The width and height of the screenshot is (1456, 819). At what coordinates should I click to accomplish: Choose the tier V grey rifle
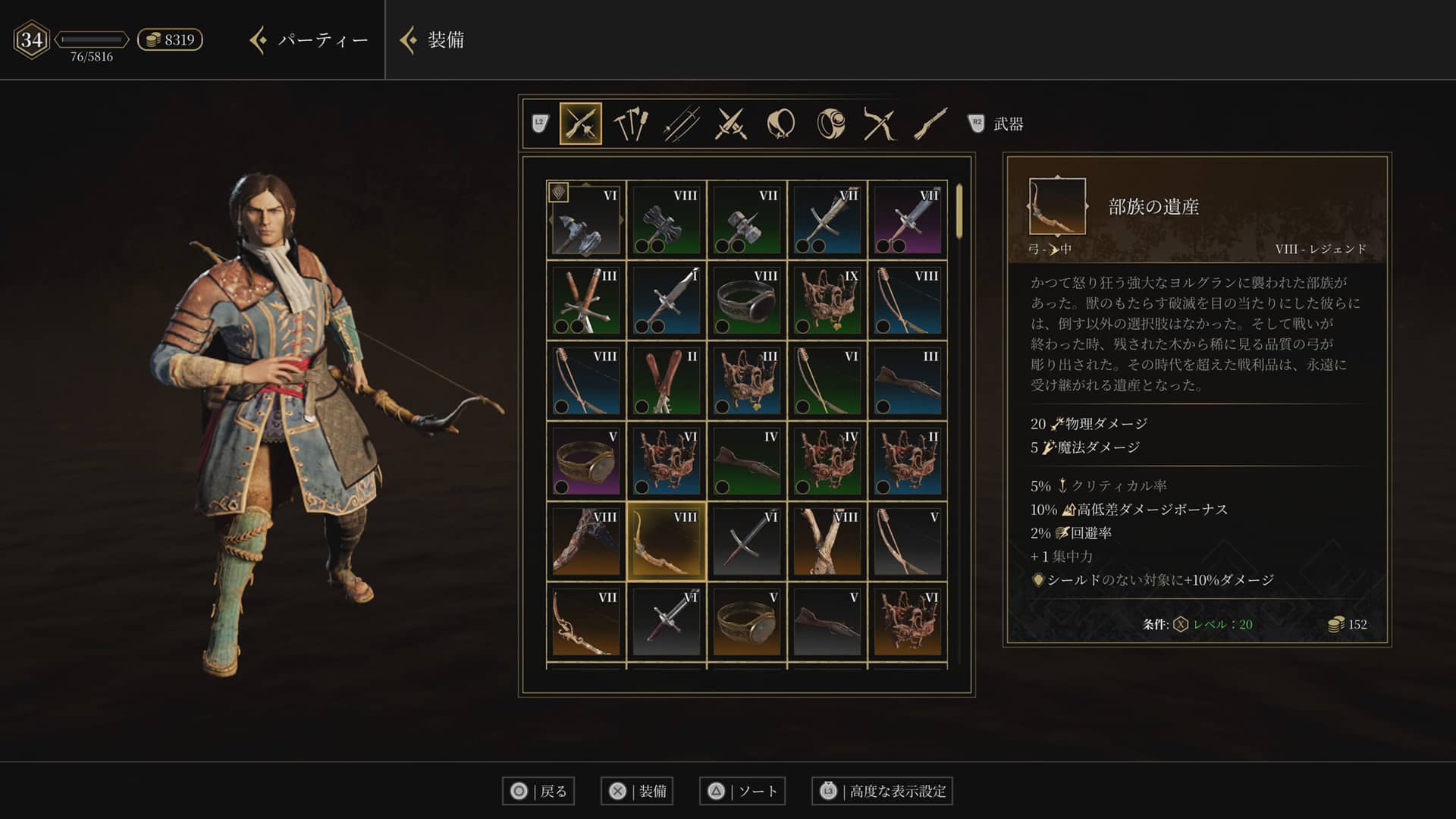(827, 622)
